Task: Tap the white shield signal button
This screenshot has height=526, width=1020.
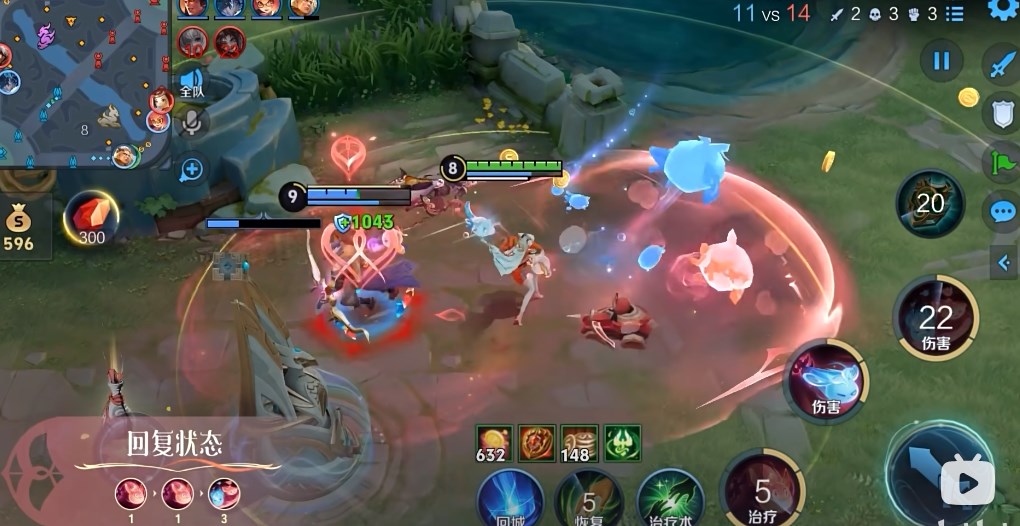Action: point(1000,112)
